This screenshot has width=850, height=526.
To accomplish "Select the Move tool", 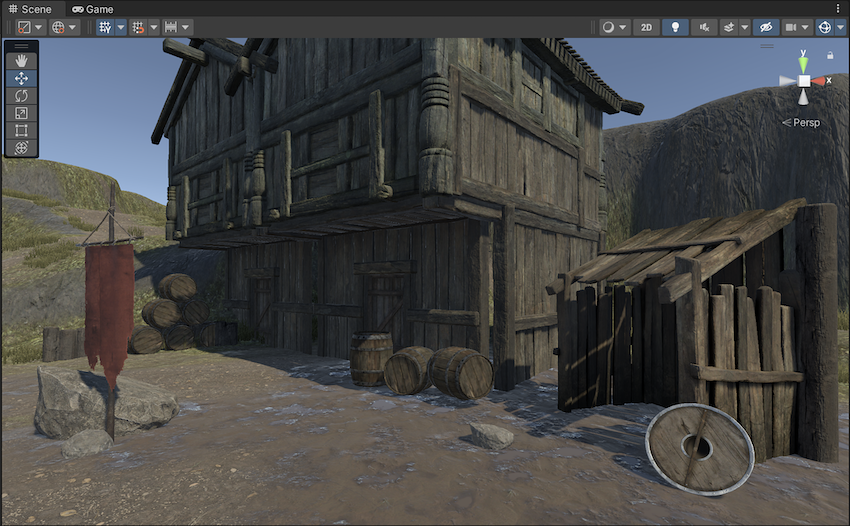I will coord(21,78).
